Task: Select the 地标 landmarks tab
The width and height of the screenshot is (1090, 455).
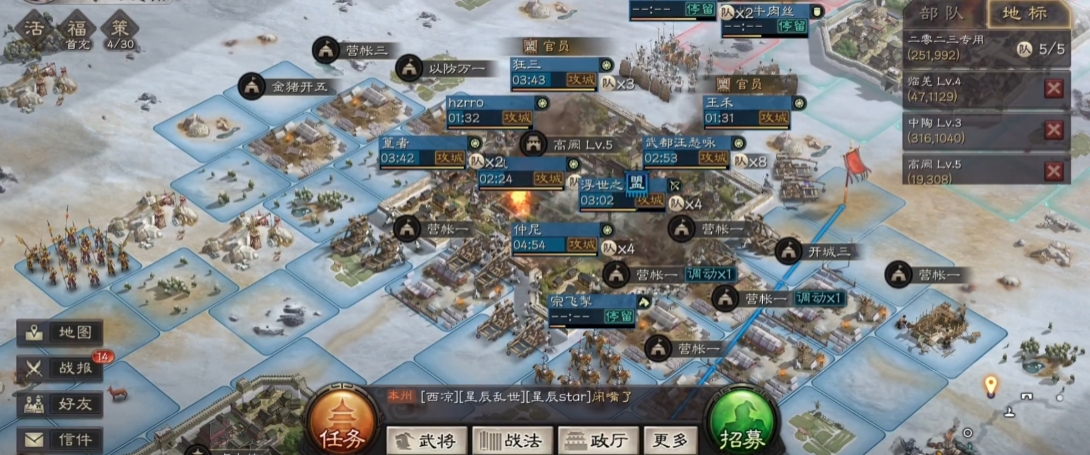Action: [x=1025, y=14]
